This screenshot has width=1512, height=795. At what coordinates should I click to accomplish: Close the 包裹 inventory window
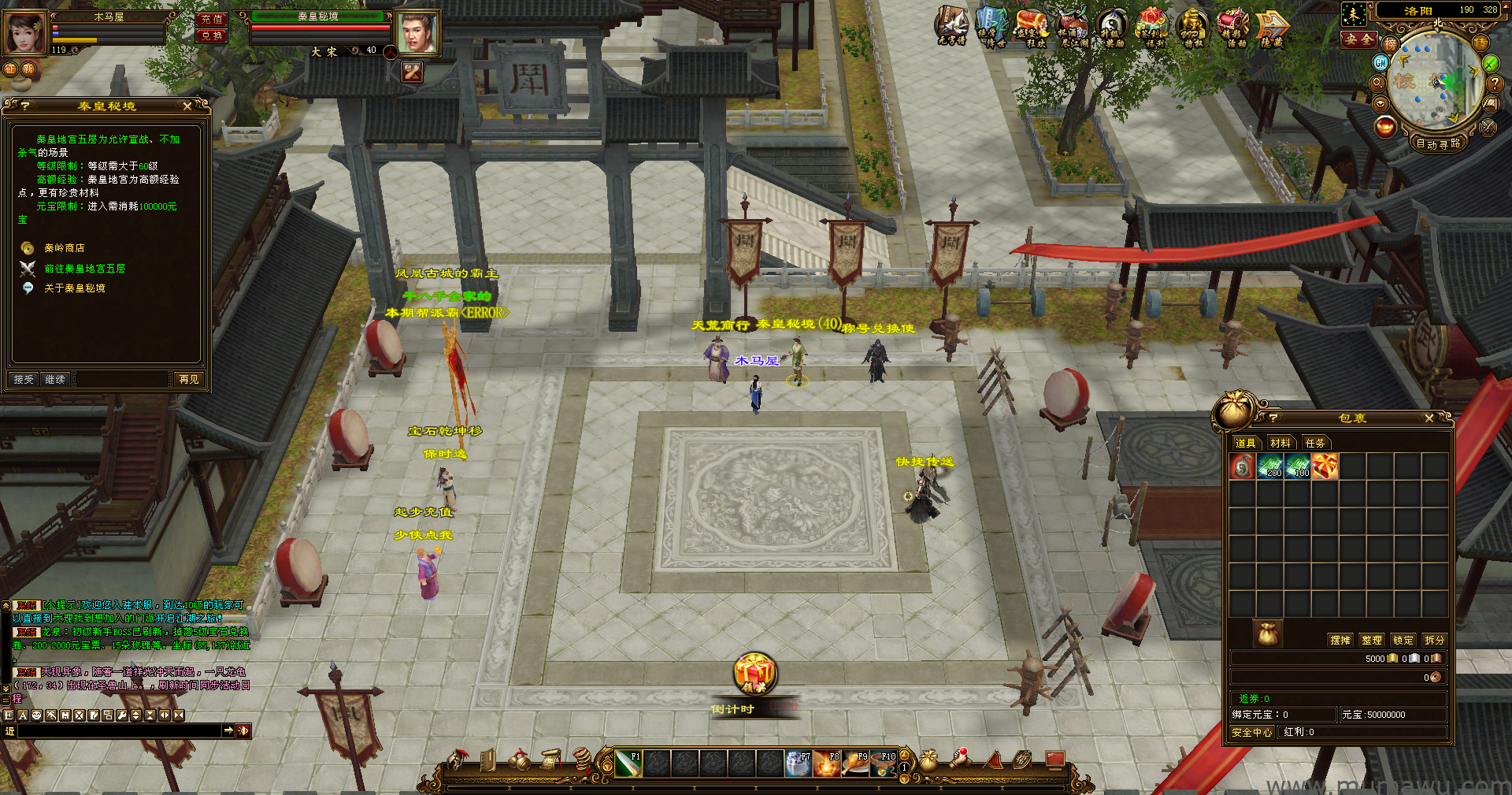1429,418
